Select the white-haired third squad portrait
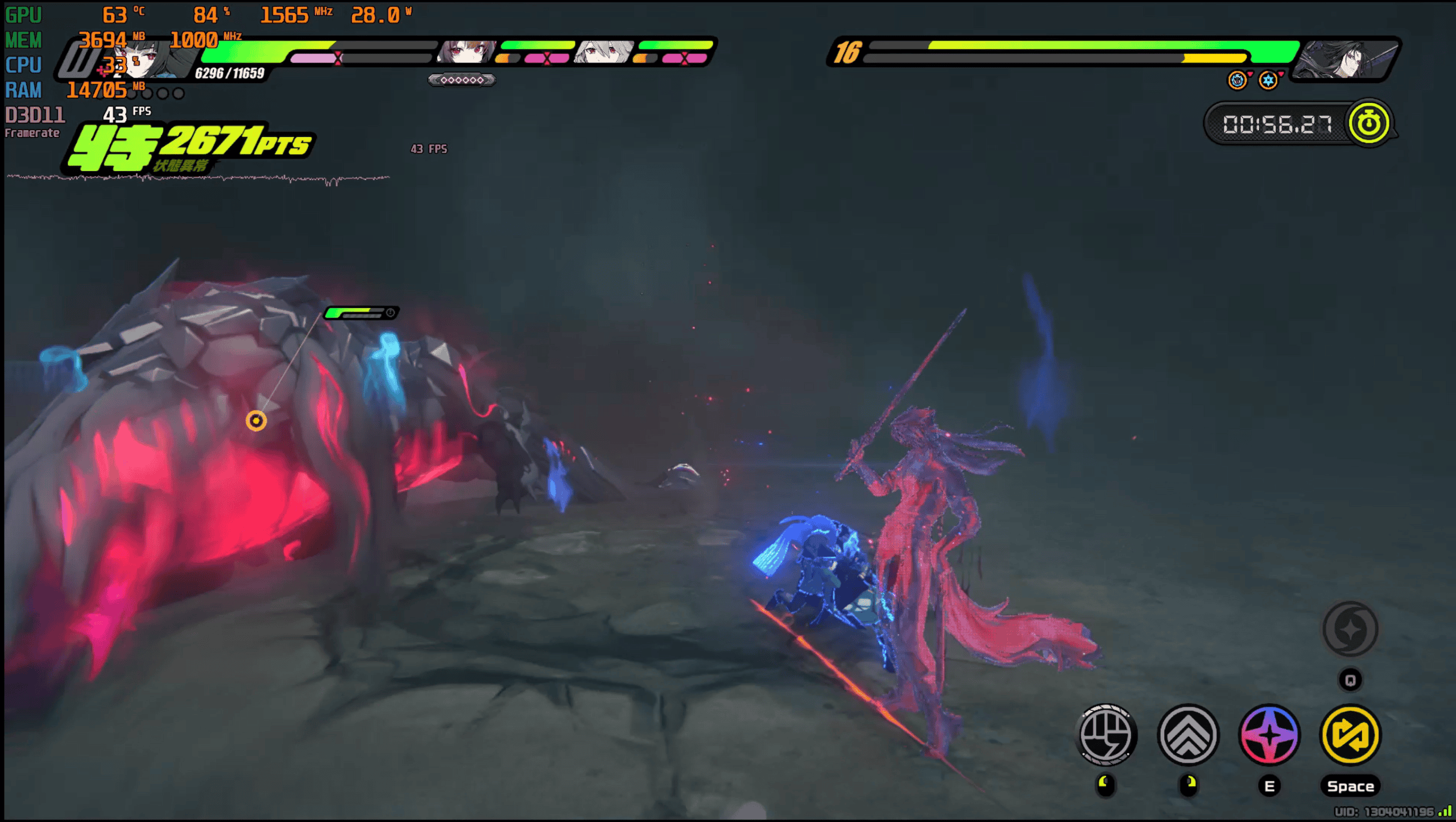The image size is (1456, 822). point(604,53)
